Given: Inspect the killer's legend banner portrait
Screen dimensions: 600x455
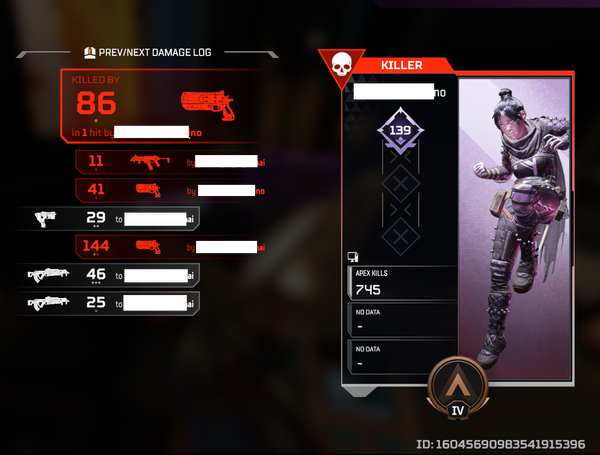Looking at the screenshot, I should (514, 230).
